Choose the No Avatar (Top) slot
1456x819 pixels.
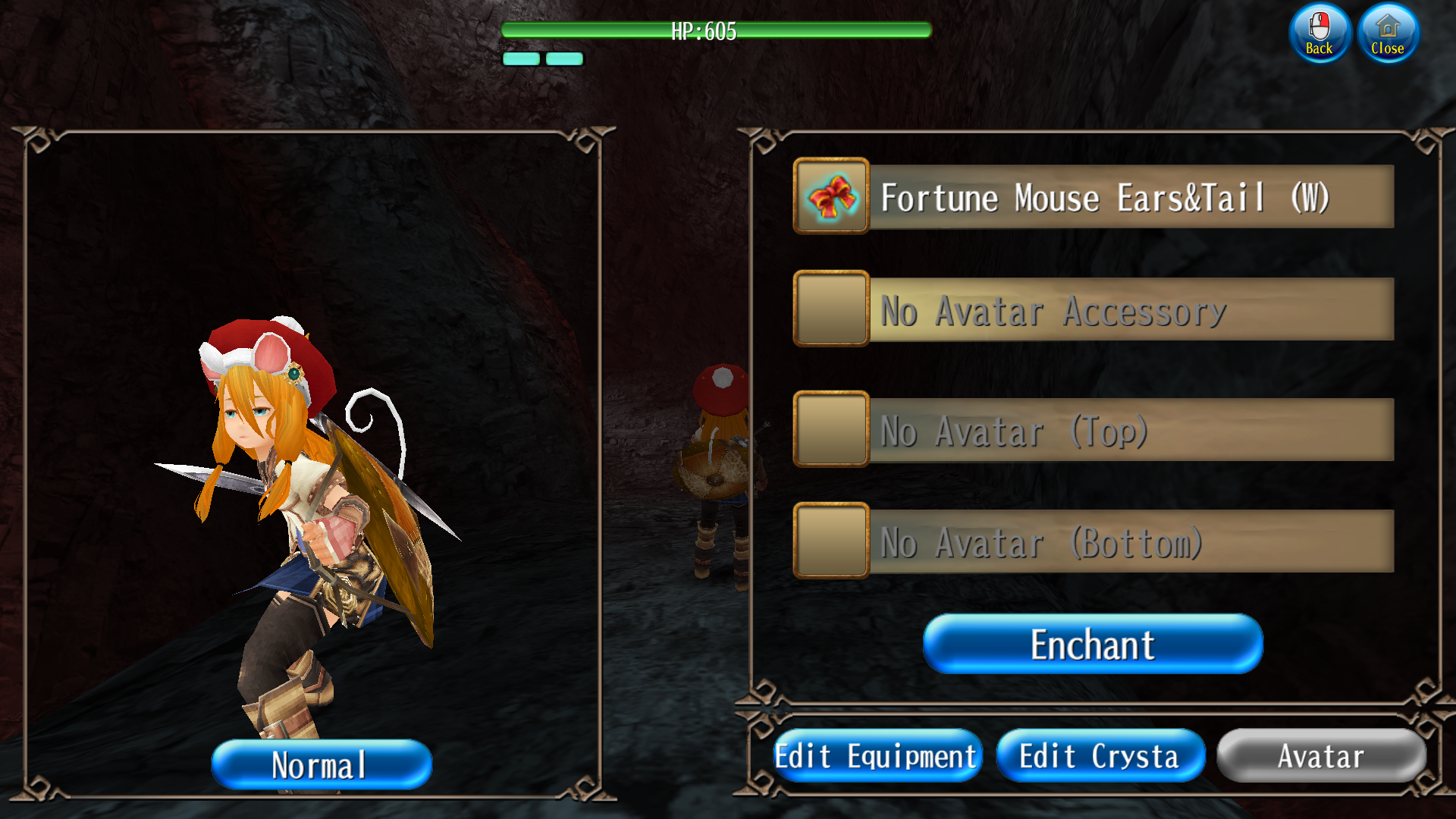click(1130, 430)
